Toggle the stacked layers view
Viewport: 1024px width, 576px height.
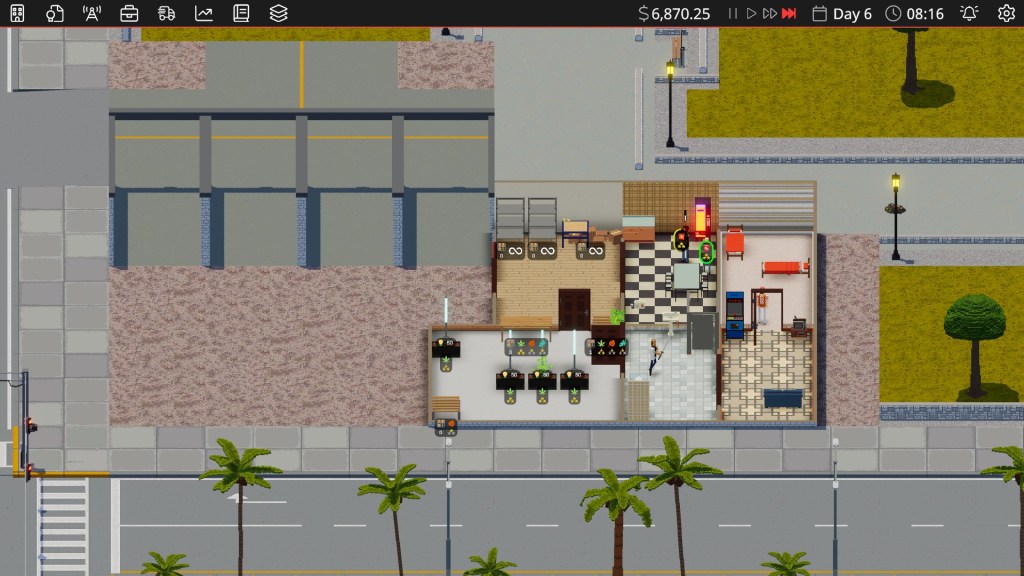278,13
